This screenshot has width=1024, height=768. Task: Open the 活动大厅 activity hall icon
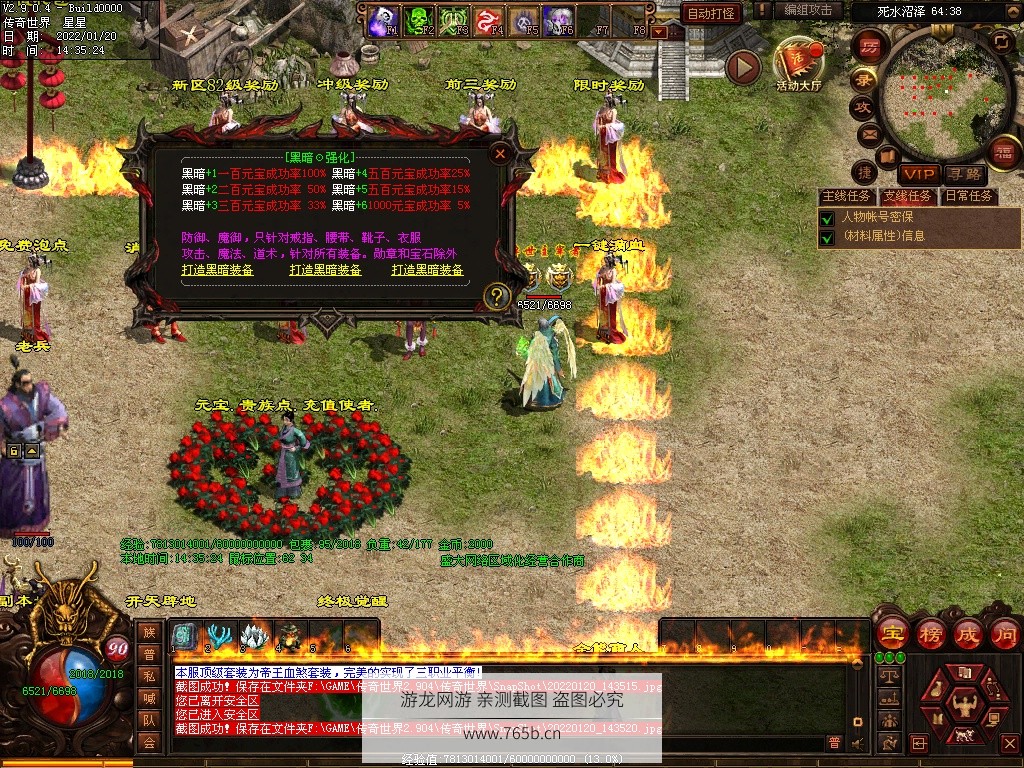click(x=797, y=62)
